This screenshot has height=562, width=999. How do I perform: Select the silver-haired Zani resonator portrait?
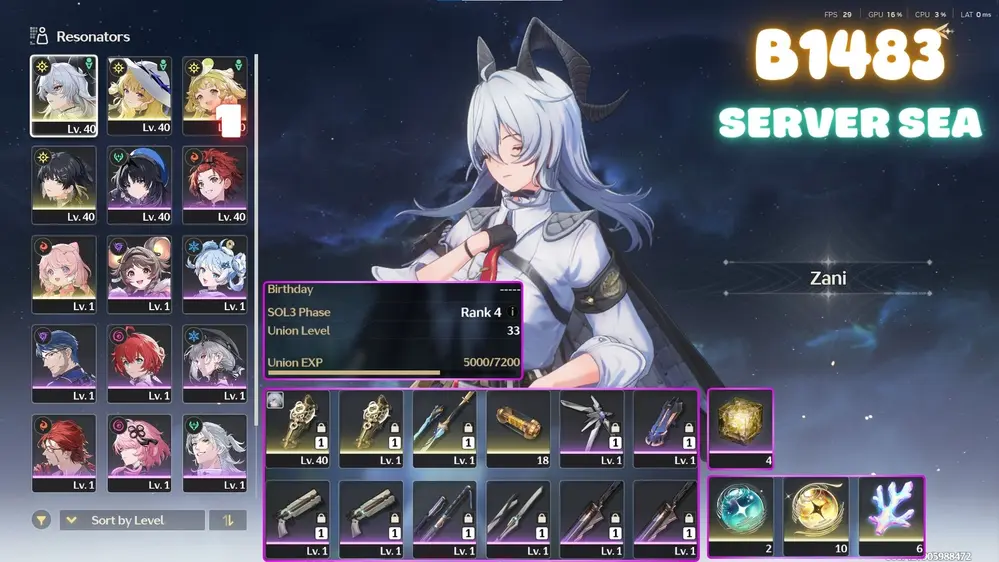click(x=64, y=95)
